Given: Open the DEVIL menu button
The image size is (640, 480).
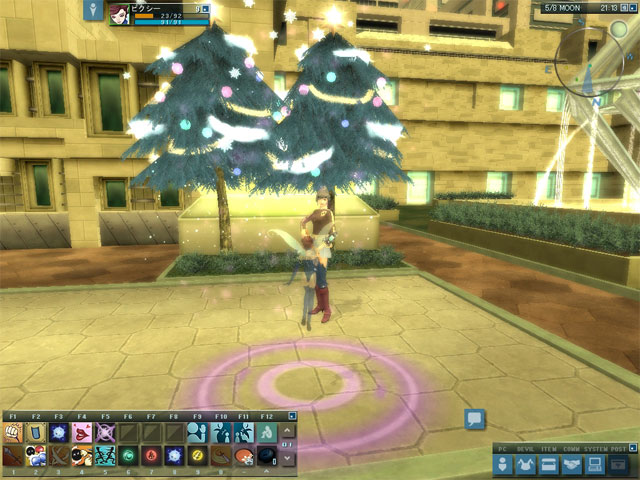Looking at the screenshot, I should 526,464.
